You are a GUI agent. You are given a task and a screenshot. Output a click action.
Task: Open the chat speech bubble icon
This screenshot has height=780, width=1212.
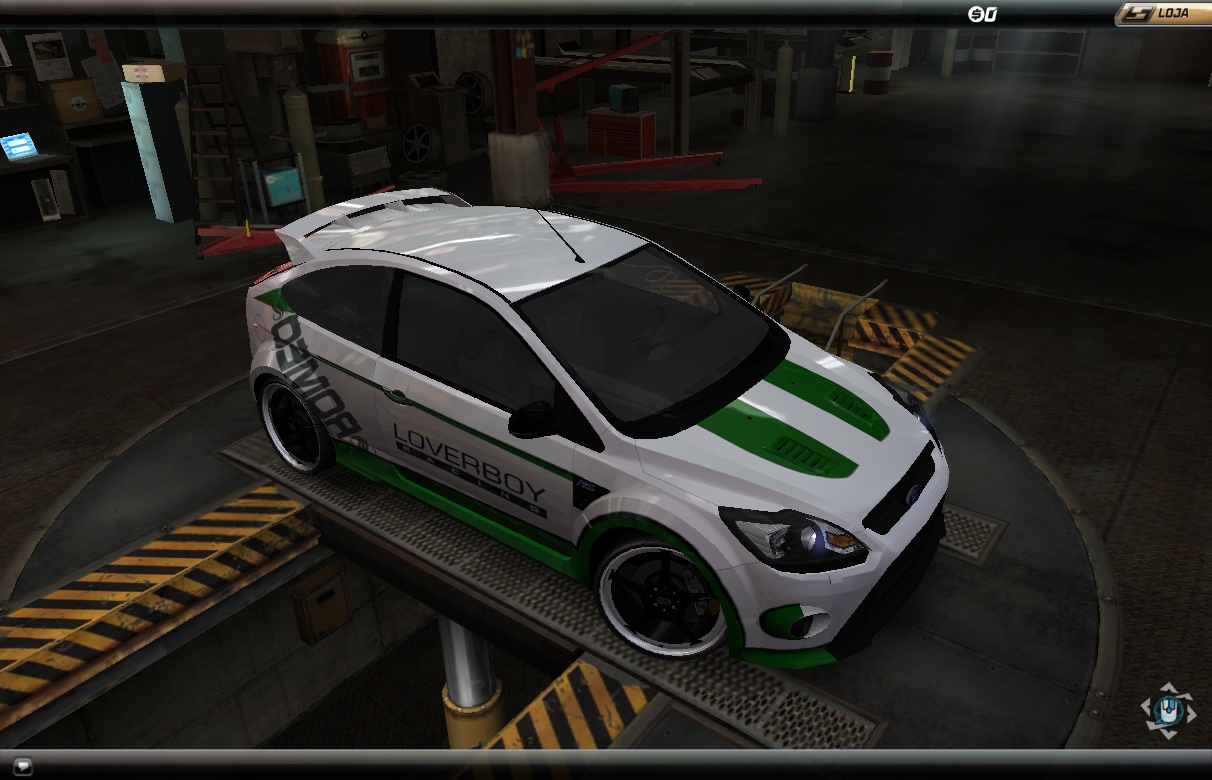pyautogui.click(x=23, y=766)
